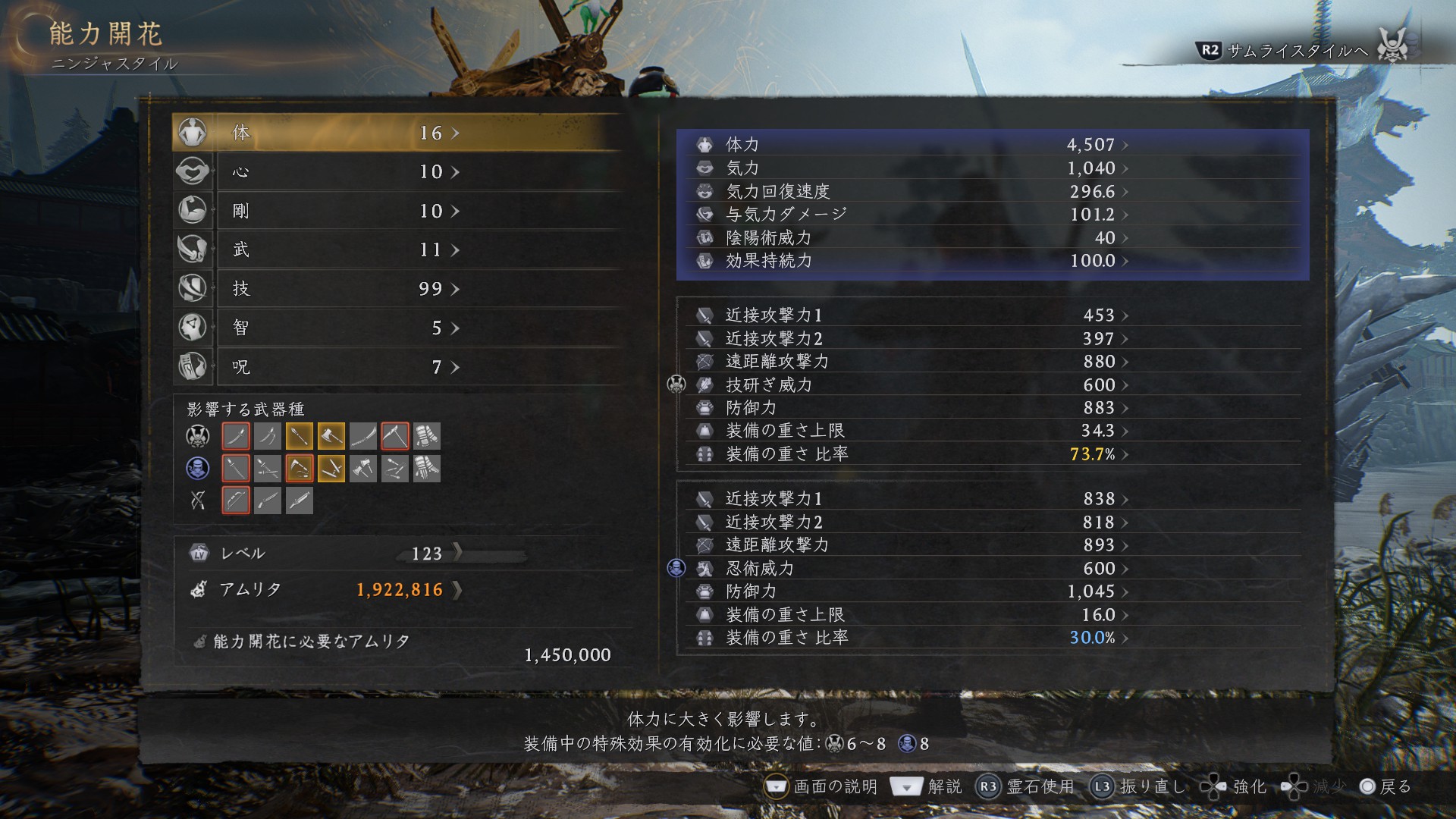Choose the 智 stat row
This screenshot has width=1456, height=819.
click(398, 328)
